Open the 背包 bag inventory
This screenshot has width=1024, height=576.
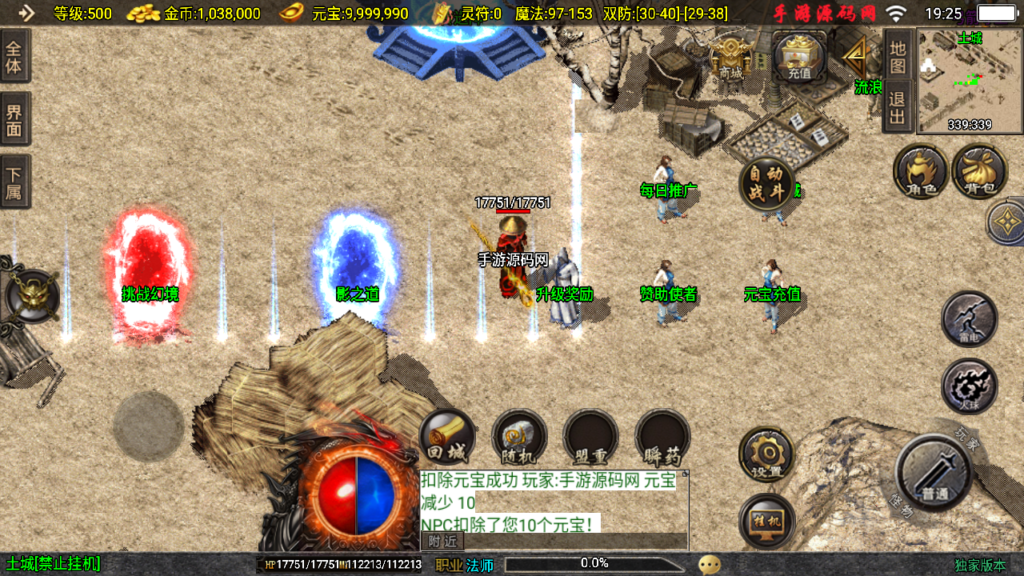[979, 171]
